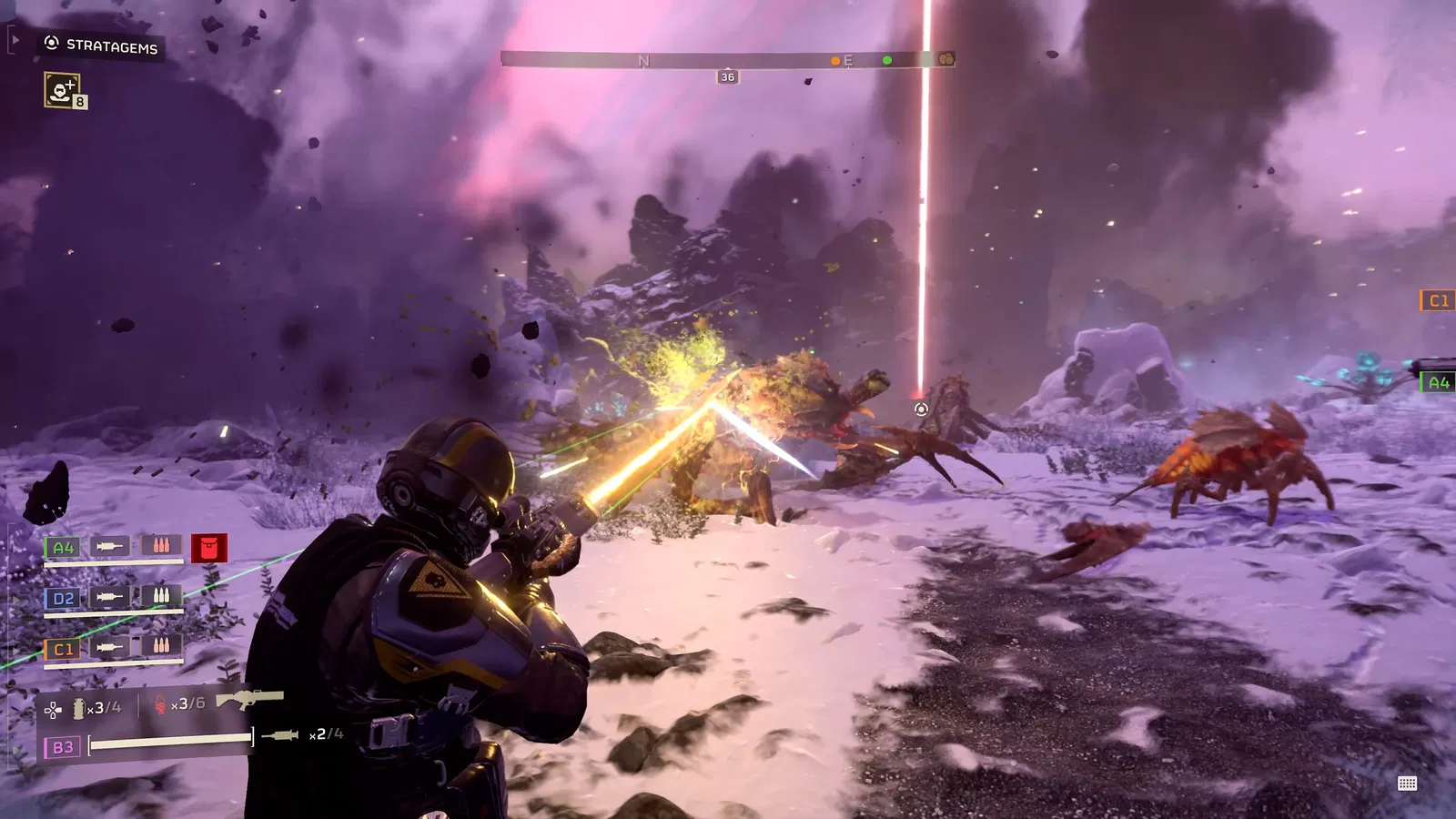Click B3's health bar
The image size is (1456, 819).
coord(170,741)
